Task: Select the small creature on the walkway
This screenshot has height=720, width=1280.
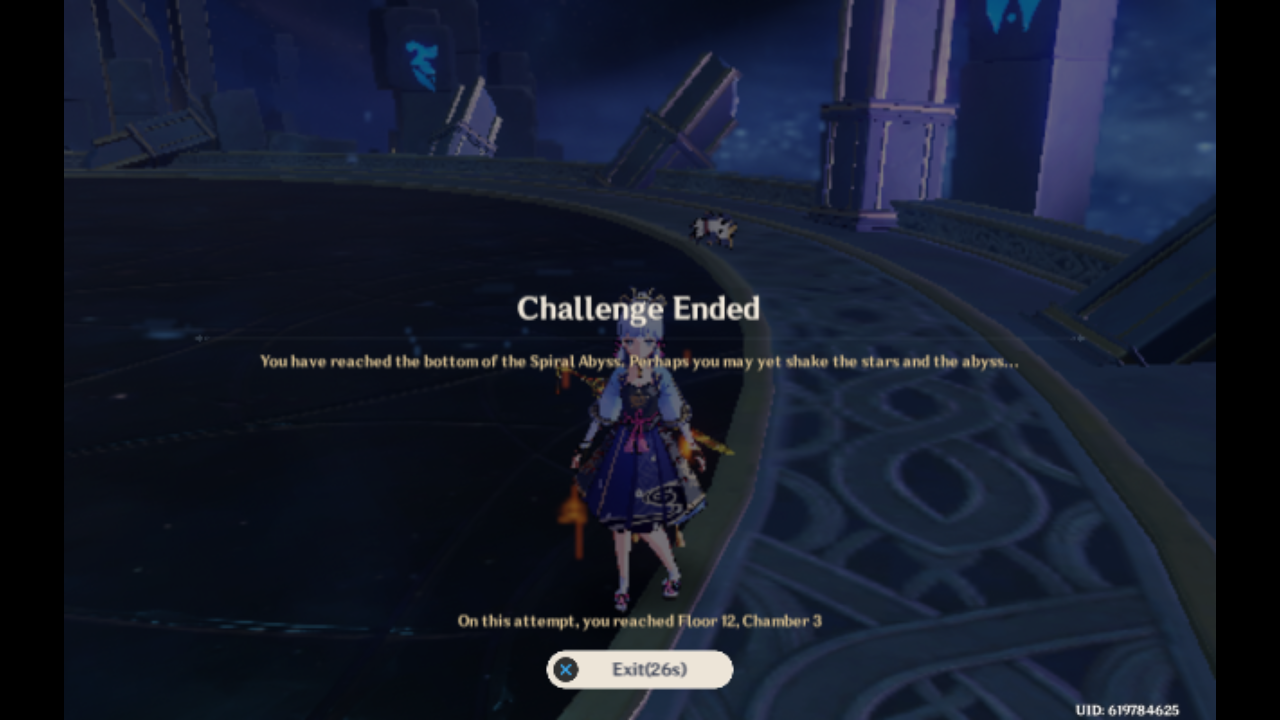Action: 715,228
